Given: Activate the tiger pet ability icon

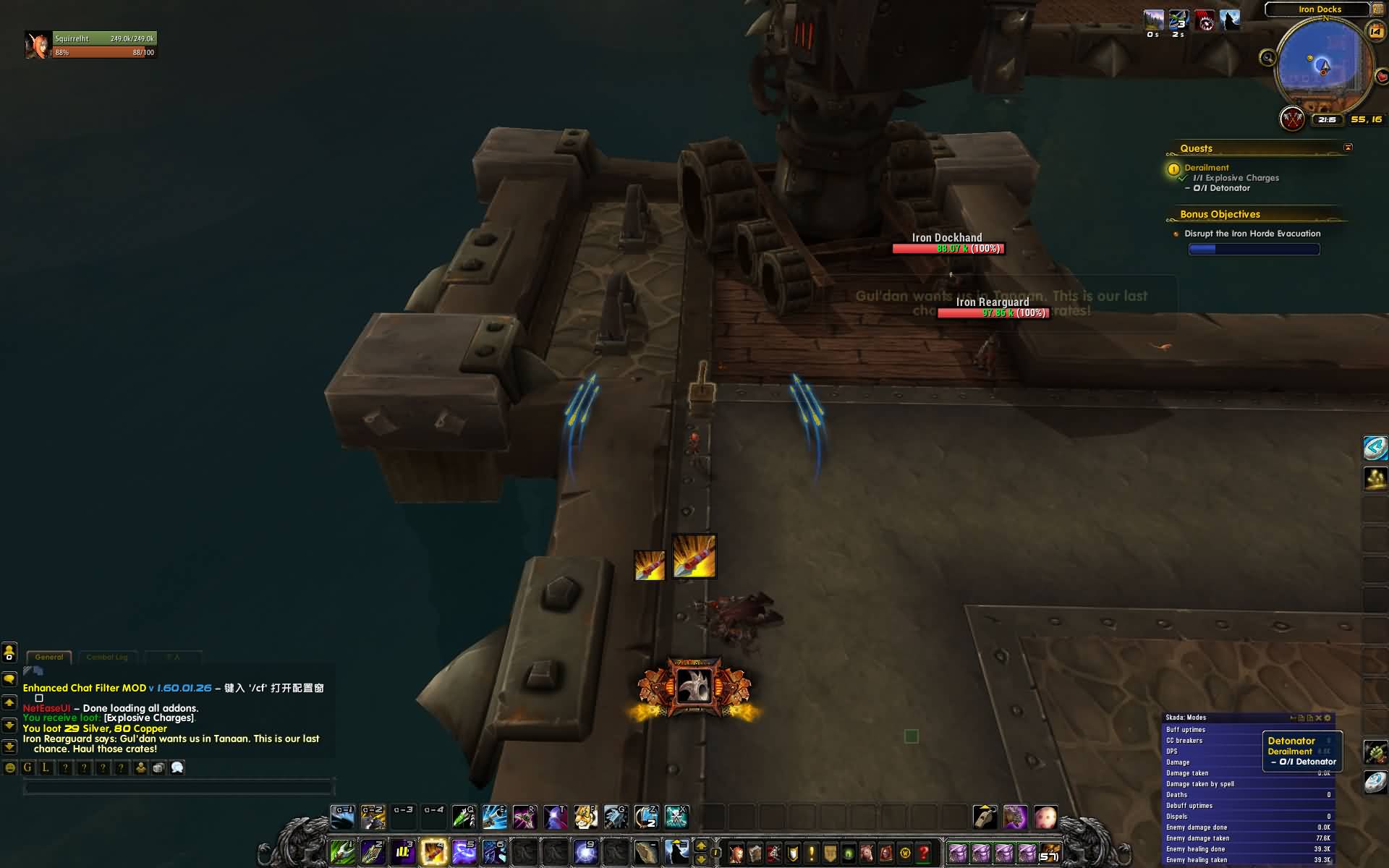Looking at the screenshot, I should pyautogui.click(x=585, y=817).
